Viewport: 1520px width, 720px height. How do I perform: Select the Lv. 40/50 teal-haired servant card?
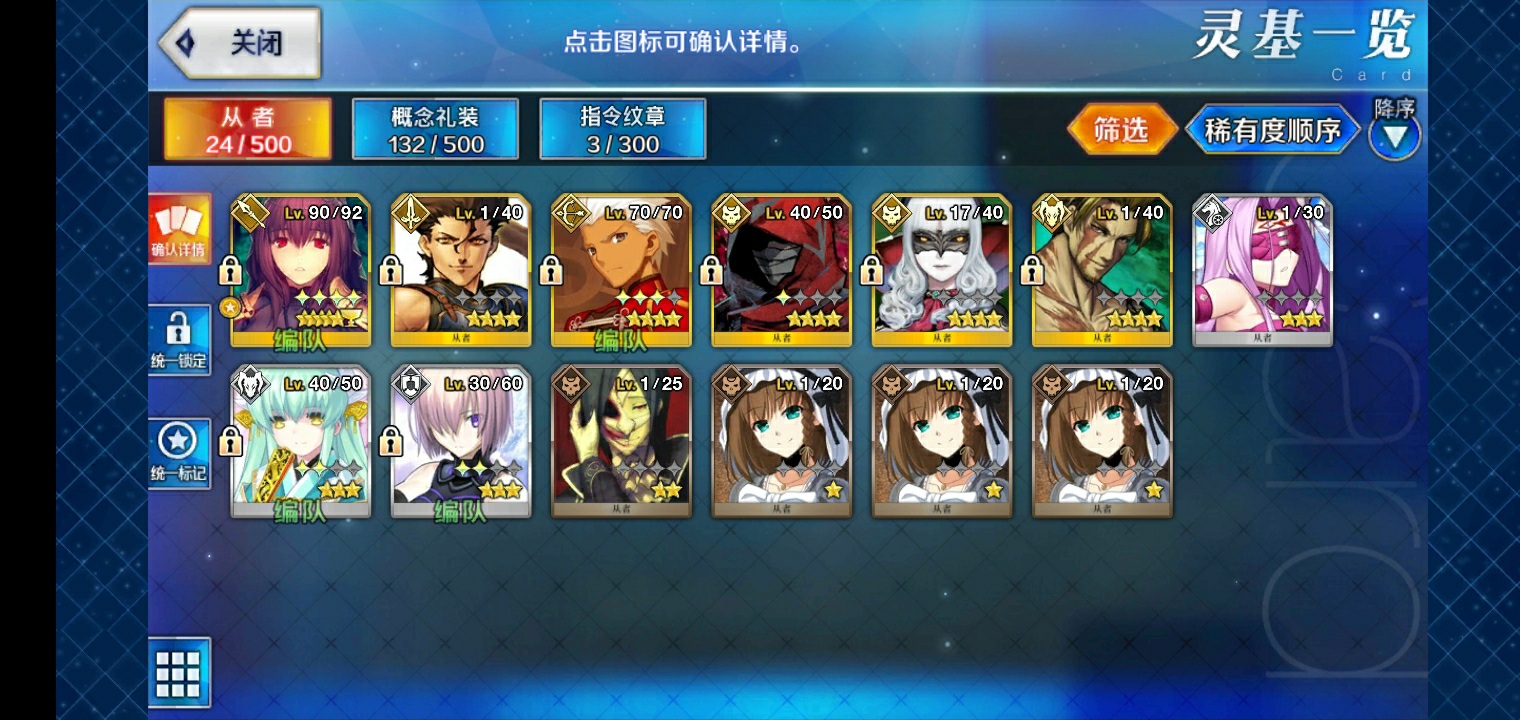[x=301, y=441]
